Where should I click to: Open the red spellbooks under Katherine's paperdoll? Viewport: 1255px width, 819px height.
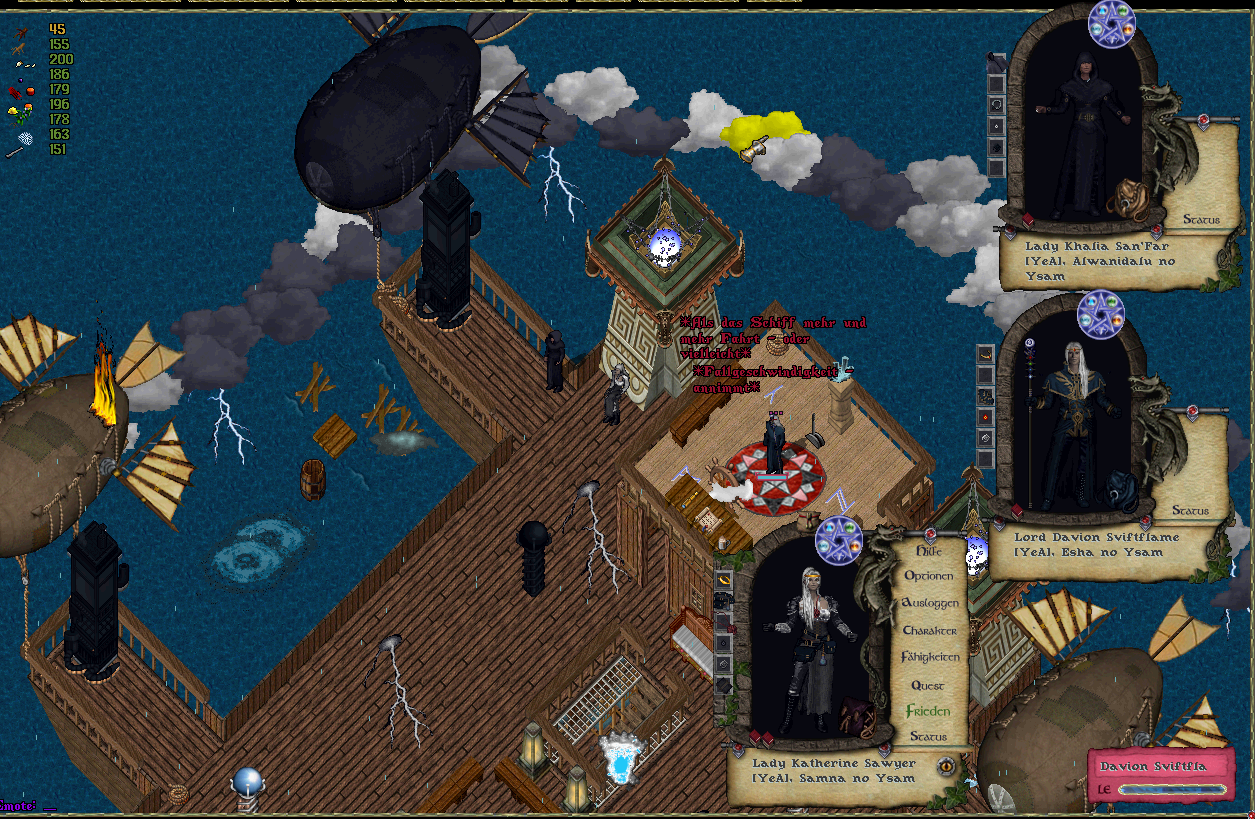[x=762, y=738]
